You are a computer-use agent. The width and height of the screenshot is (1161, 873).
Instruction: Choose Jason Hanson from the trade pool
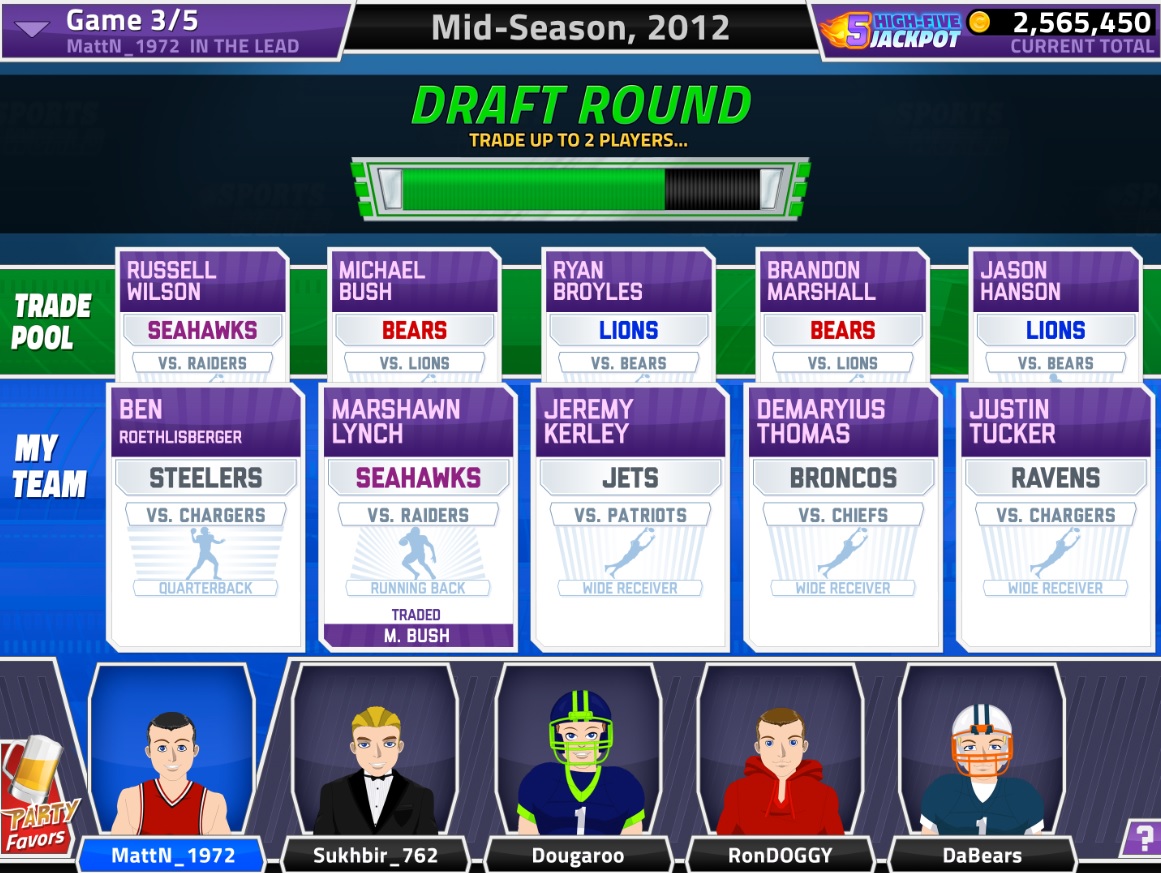[x=1055, y=314]
